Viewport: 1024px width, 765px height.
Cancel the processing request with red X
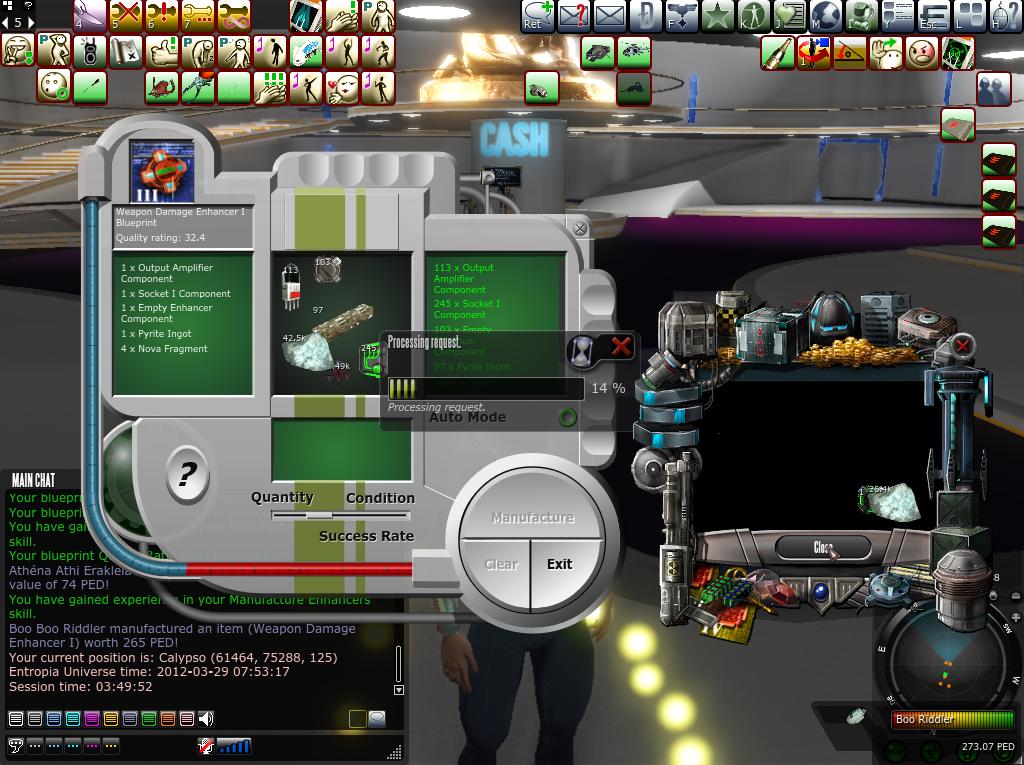(x=621, y=348)
